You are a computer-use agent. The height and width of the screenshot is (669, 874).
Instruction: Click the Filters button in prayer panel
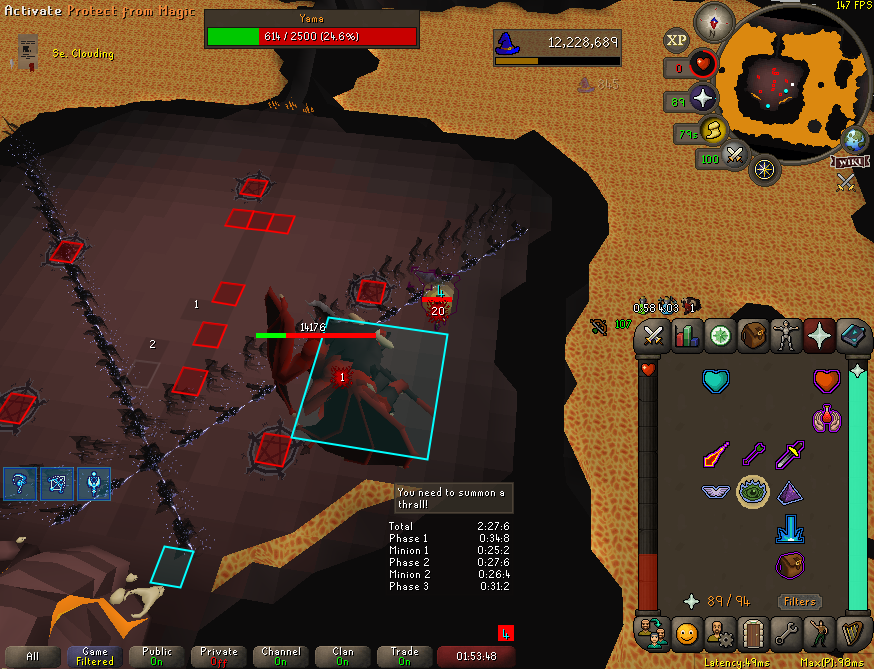(x=800, y=601)
